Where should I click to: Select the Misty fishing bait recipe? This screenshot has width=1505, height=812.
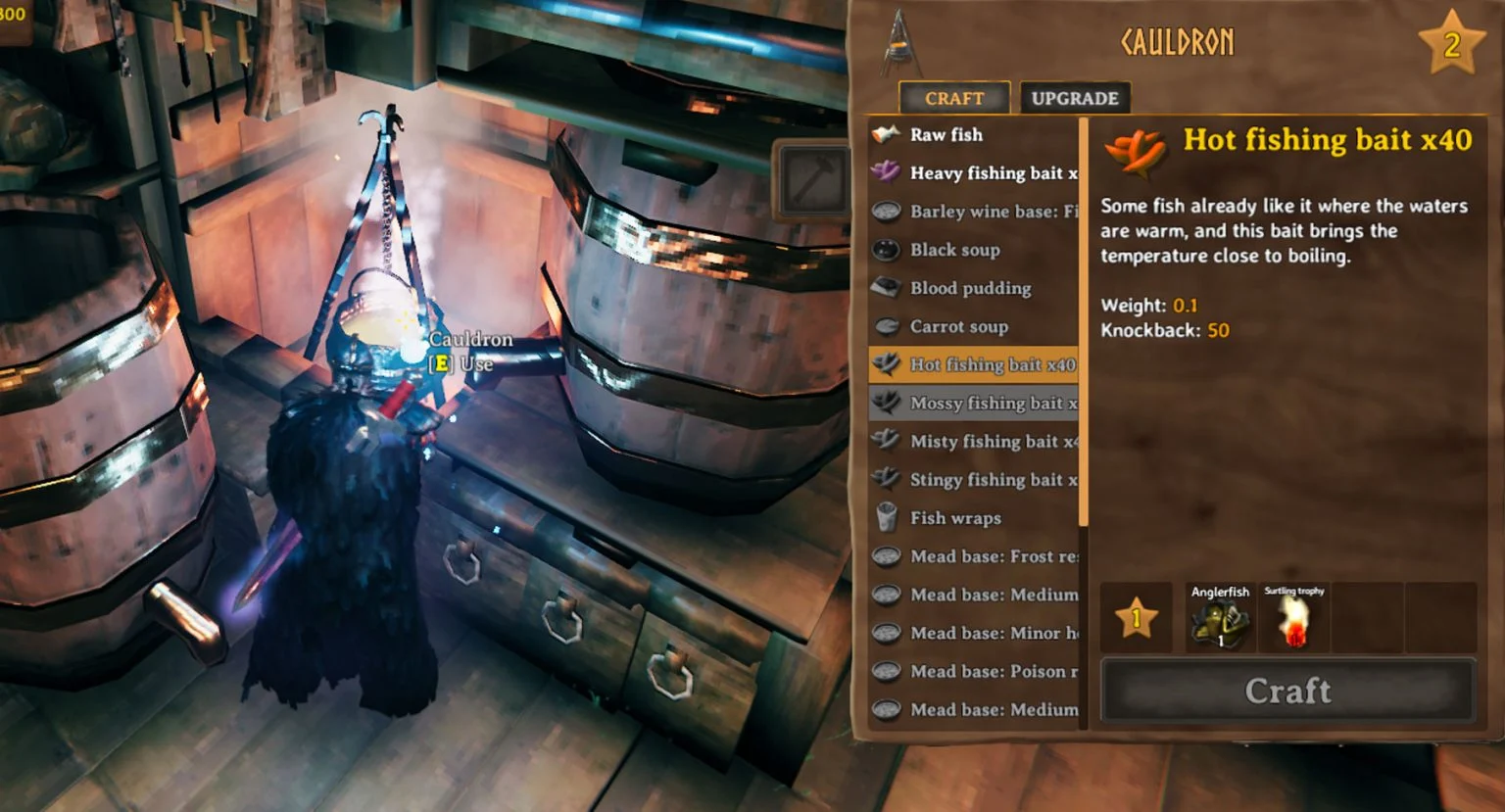click(973, 441)
